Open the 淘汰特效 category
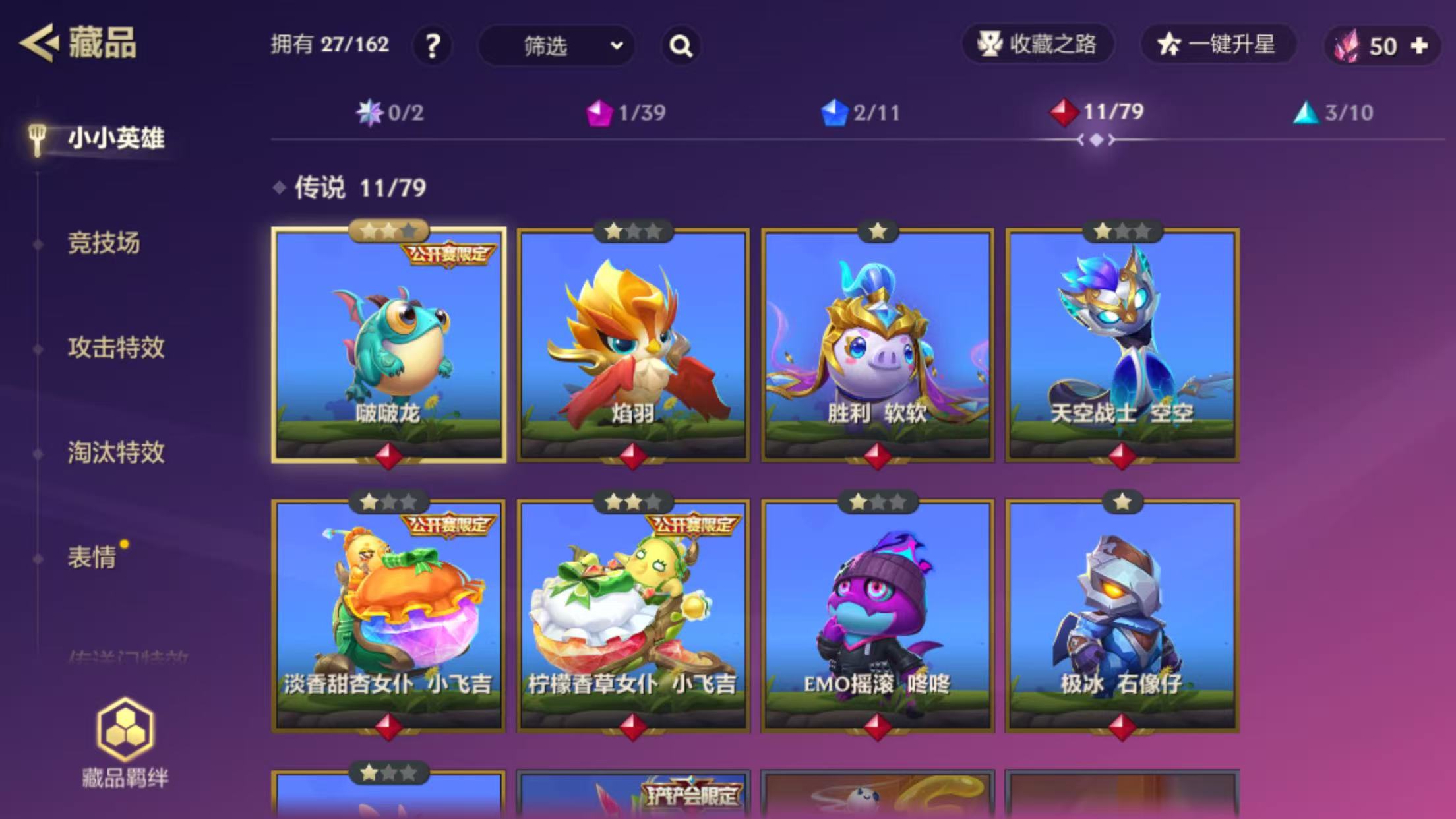1456x819 pixels. point(116,452)
